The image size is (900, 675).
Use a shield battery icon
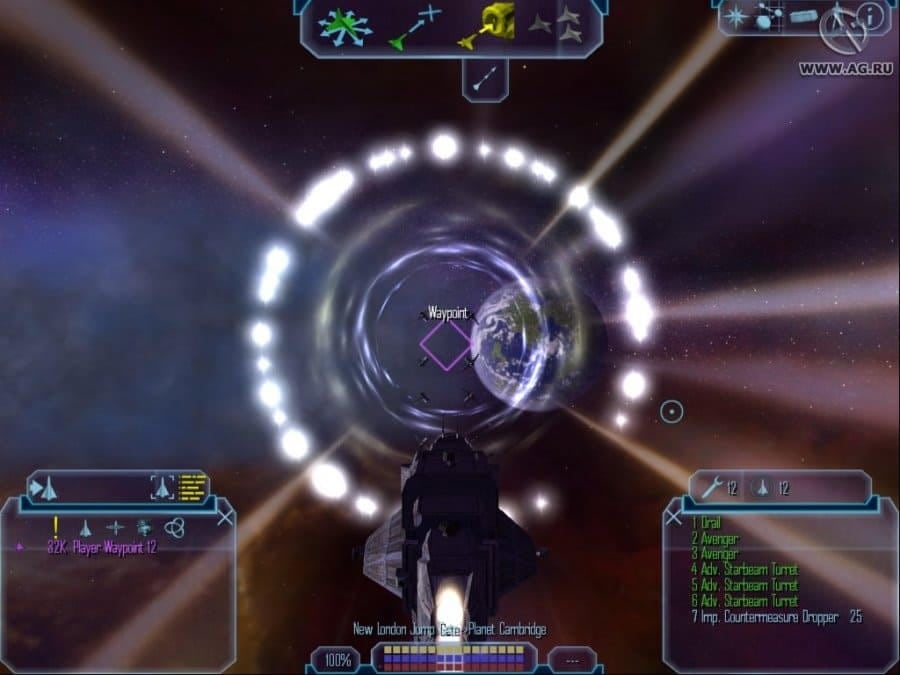(x=762, y=488)
